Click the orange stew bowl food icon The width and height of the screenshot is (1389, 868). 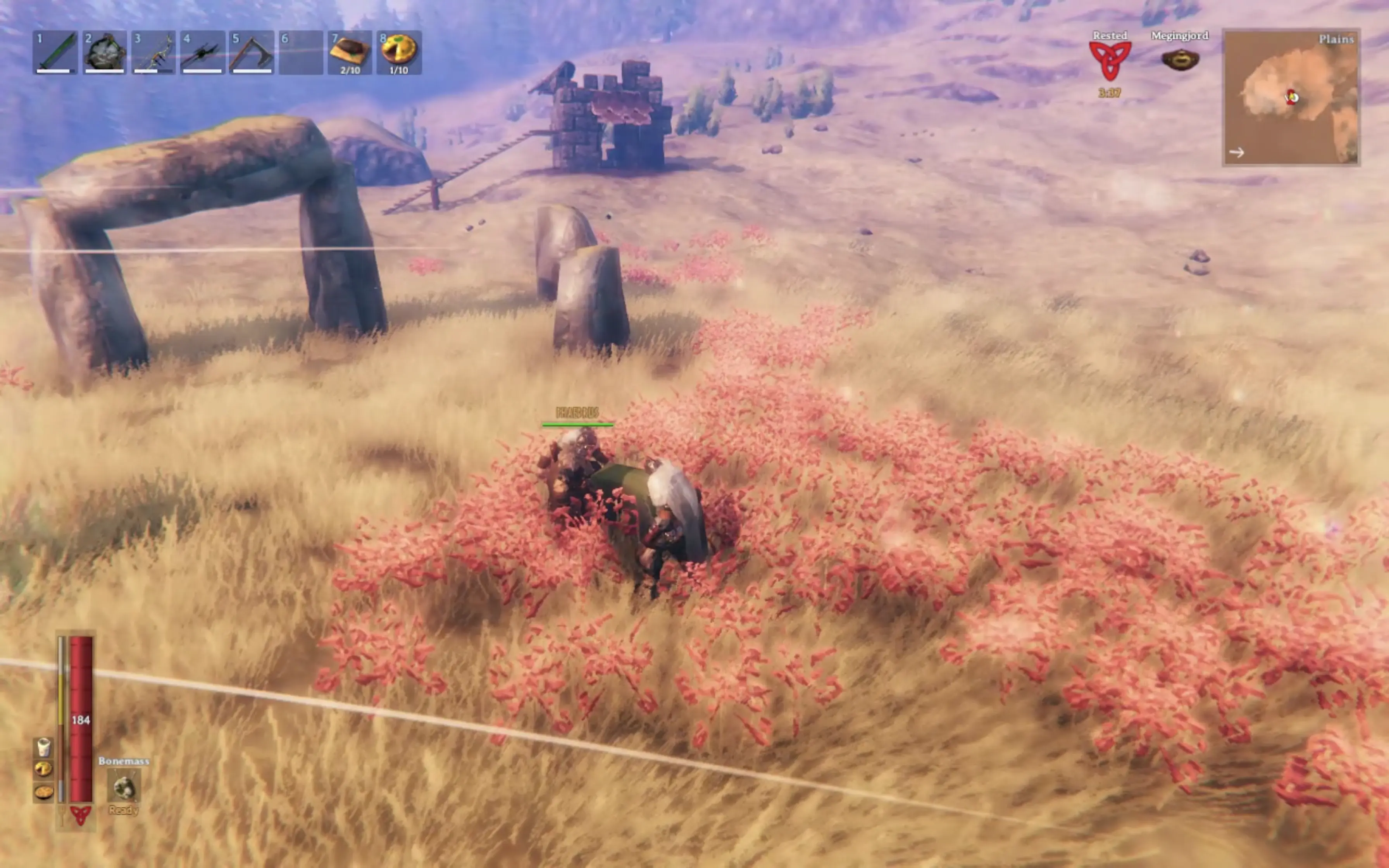(x=44, y=792)
